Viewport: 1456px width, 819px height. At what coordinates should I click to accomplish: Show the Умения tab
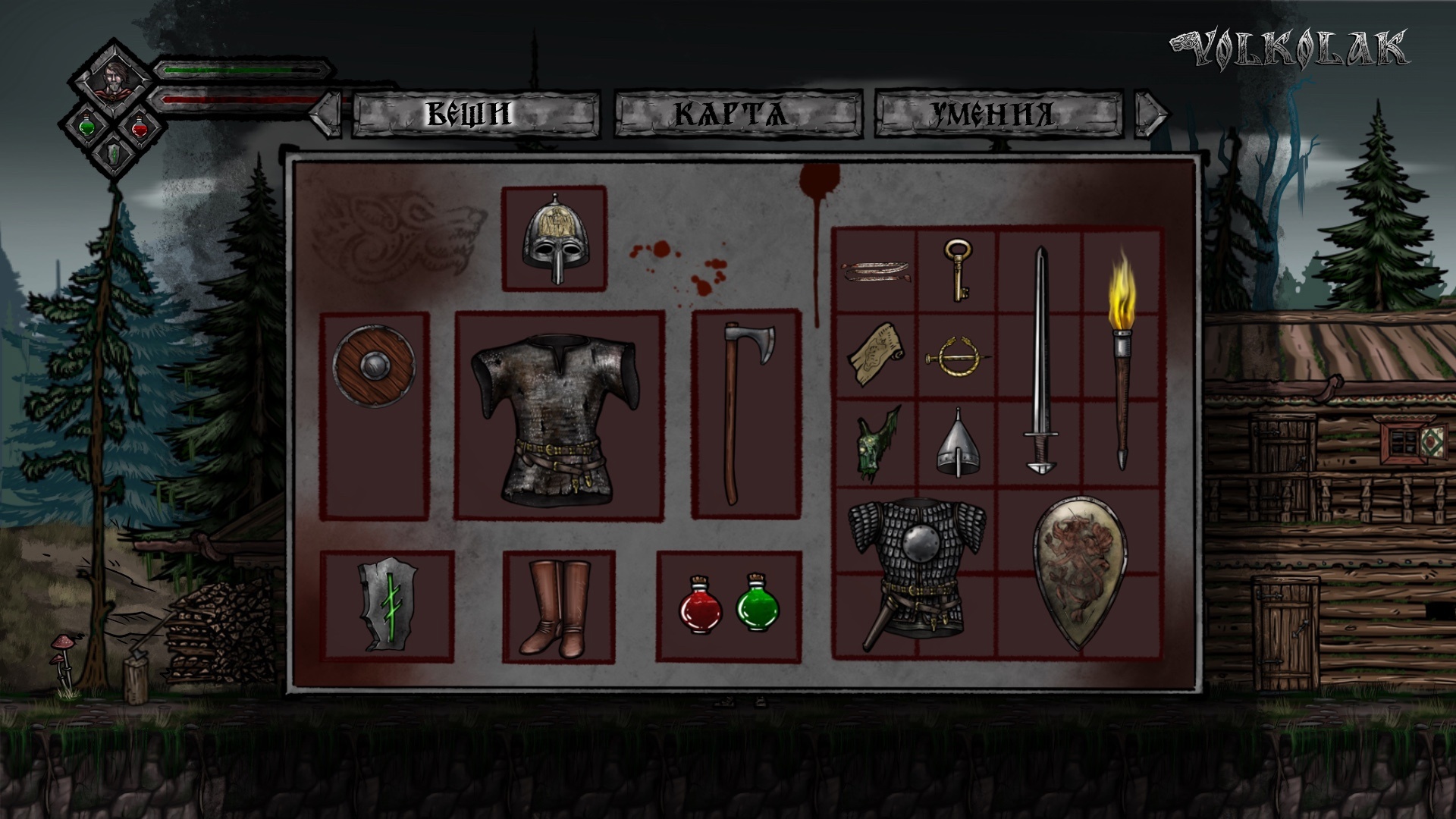click(x=998, y=114)
